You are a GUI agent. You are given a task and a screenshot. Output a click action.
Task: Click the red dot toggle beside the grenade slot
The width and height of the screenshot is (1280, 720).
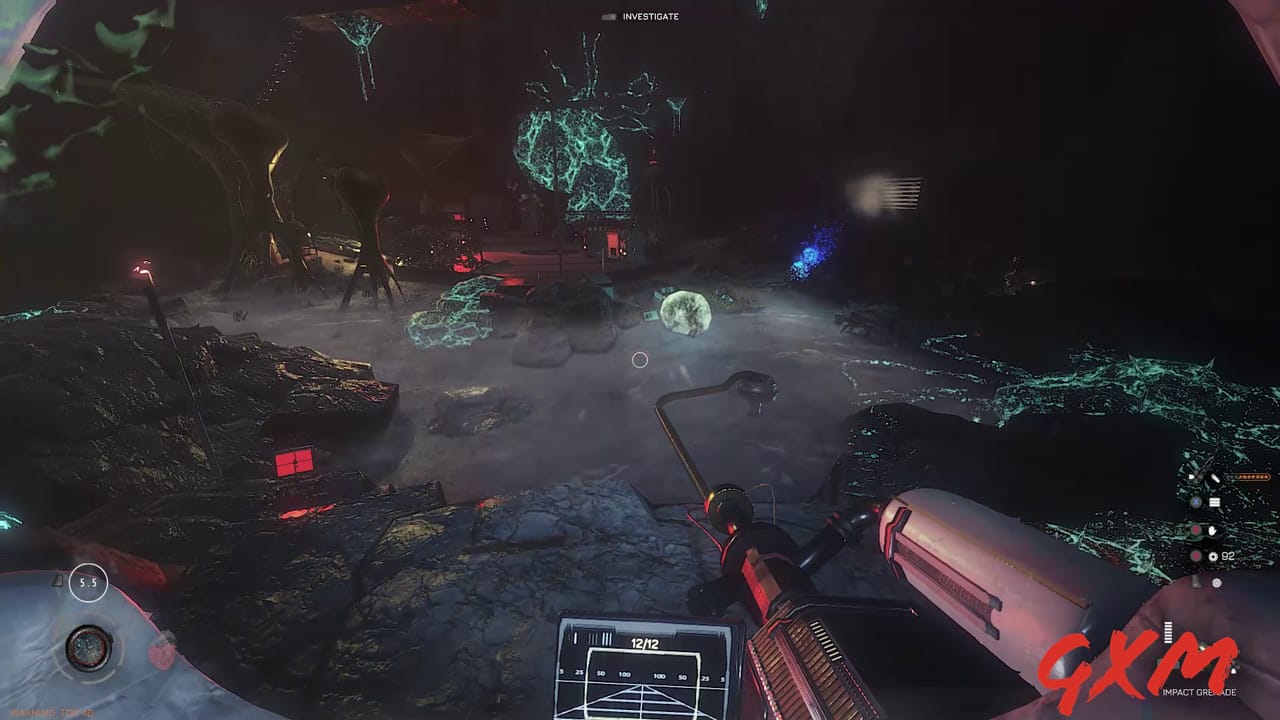click(1197, 555)
